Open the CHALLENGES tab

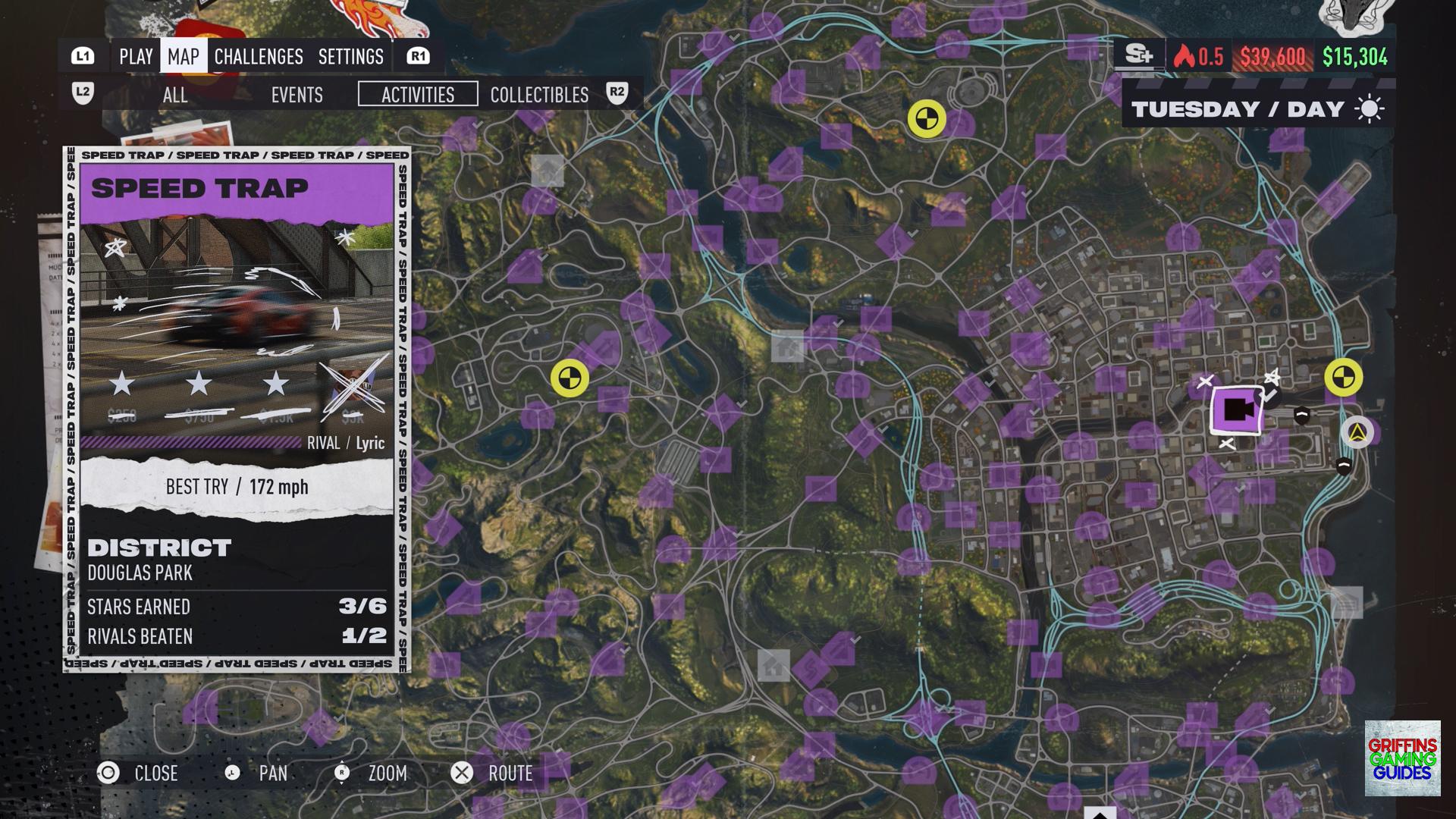(x=259, y=57)
